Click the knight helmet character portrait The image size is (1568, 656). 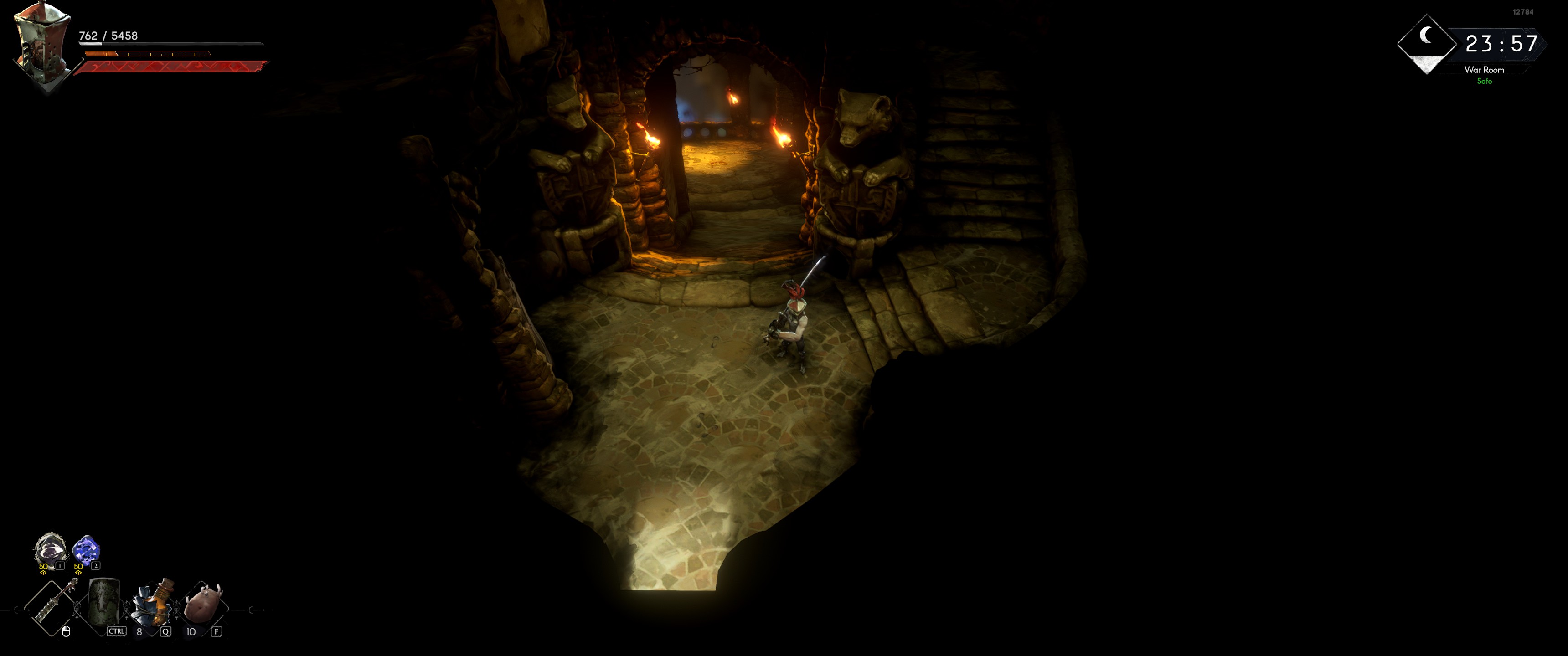point(41,45)
